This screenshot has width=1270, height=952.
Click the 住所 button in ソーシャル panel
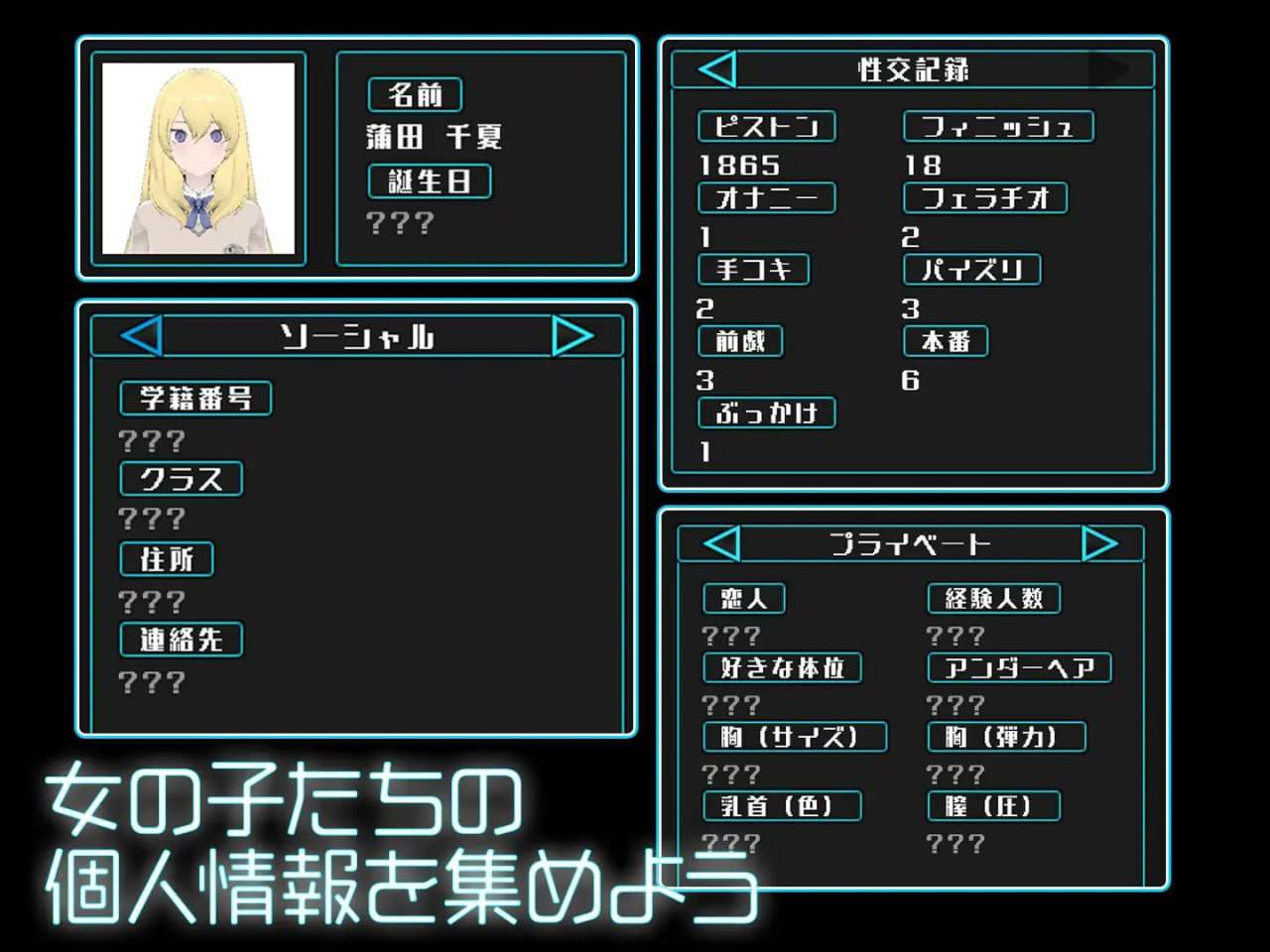click(166, 559)
